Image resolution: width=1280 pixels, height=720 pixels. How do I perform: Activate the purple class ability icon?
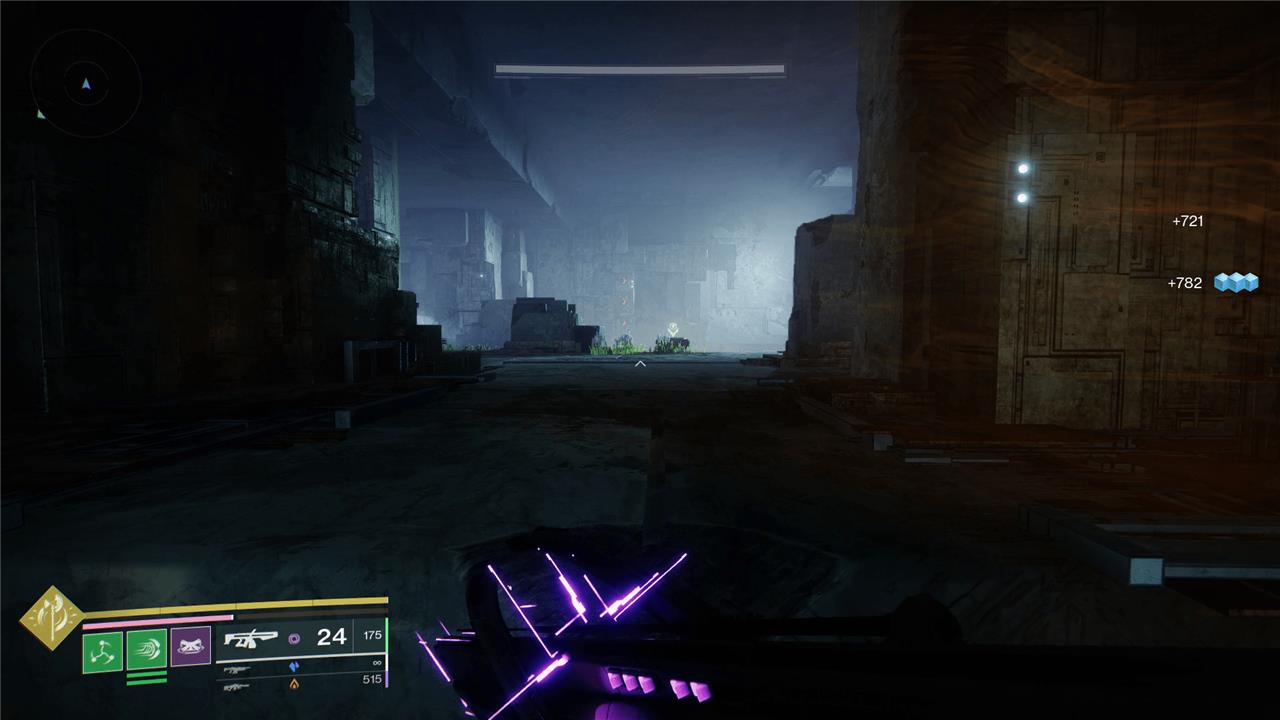tap(190, 647)
